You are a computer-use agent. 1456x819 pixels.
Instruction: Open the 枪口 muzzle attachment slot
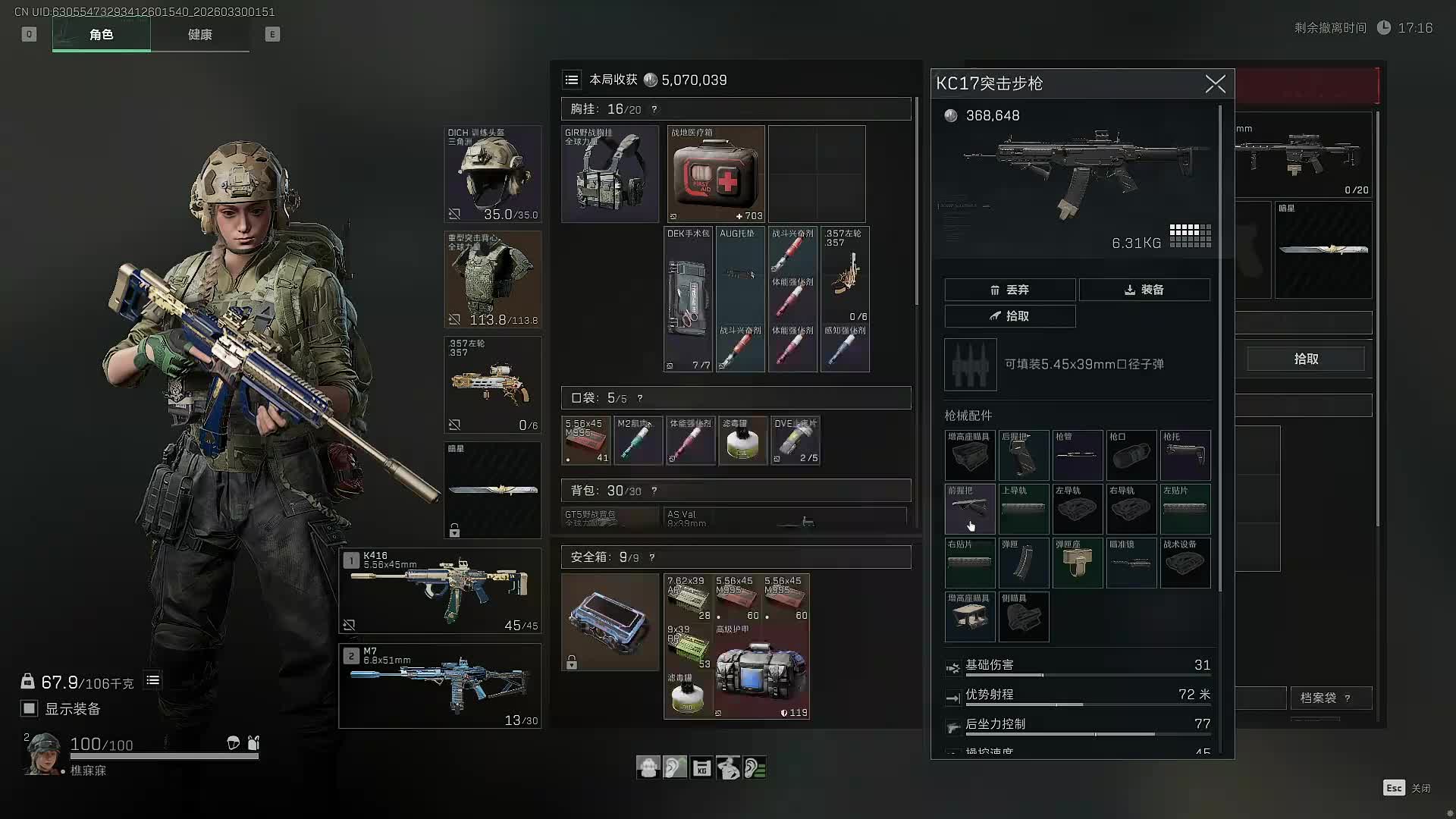pos(1131,455)
